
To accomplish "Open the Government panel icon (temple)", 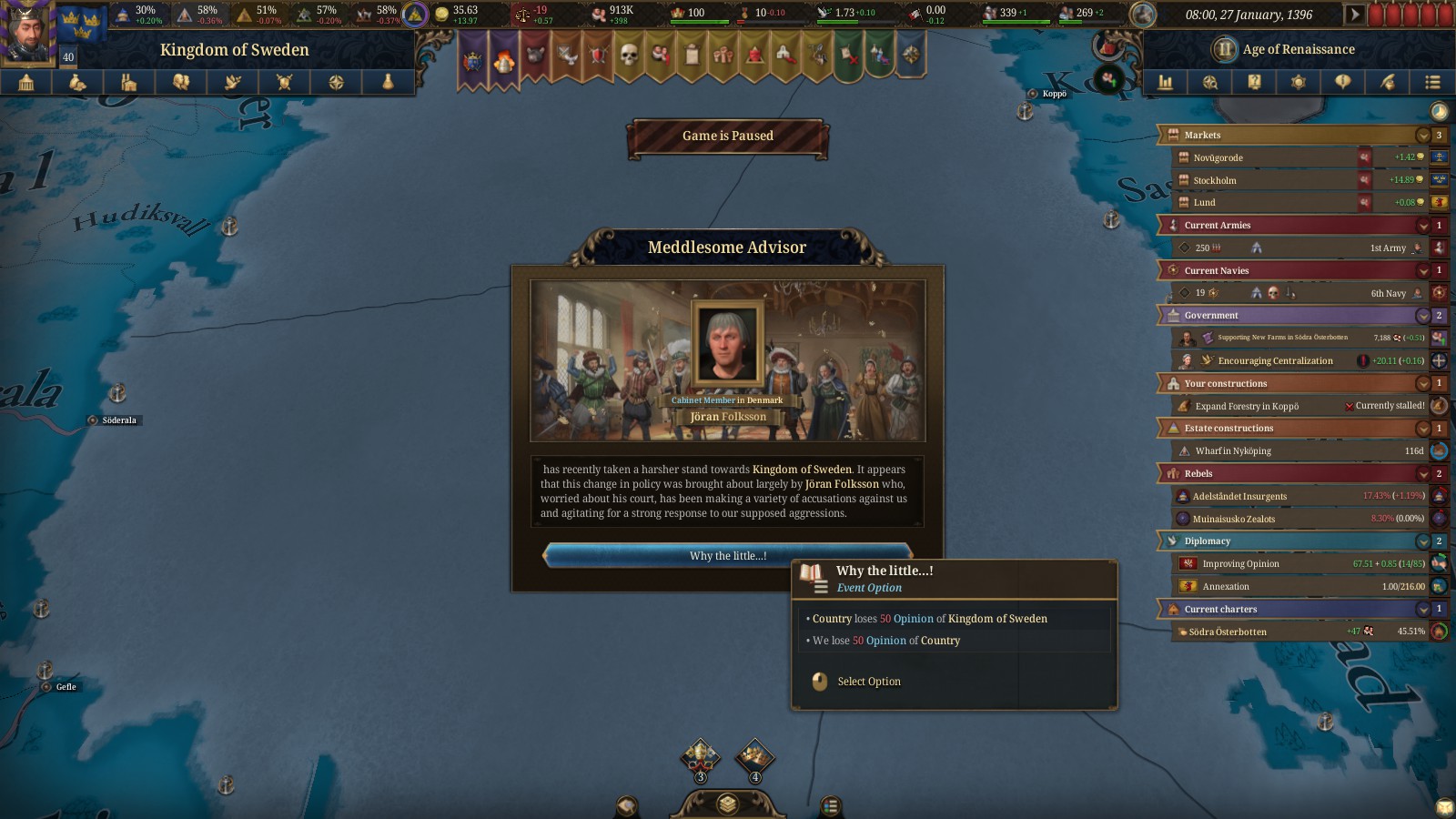I will tap(25, 82).
